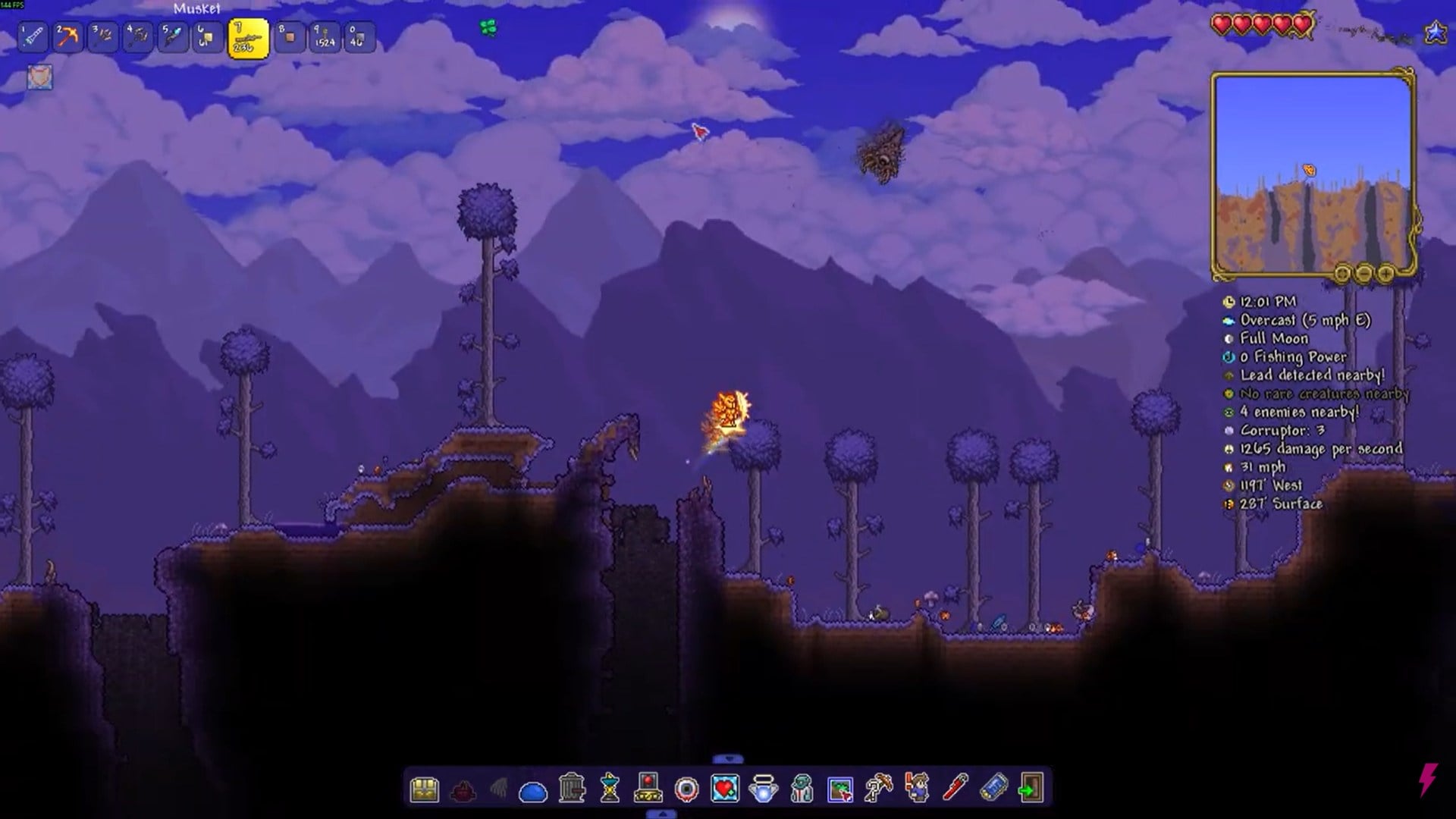Open the golden chest icon in bottom toolbar
This screenshot has height=819, width=1456.
coord(424,789)
